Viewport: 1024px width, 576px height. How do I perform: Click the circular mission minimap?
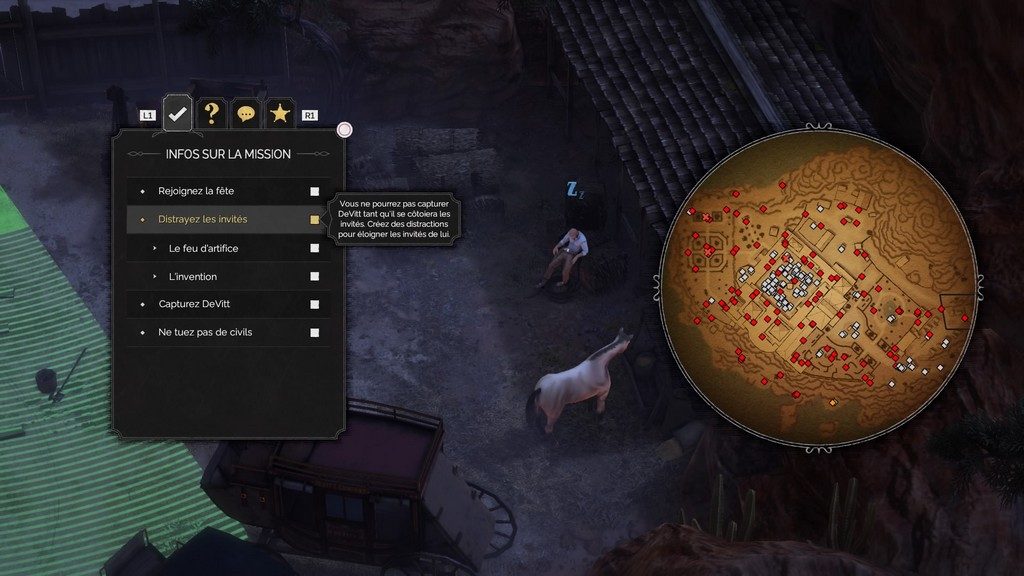point(817,287)
